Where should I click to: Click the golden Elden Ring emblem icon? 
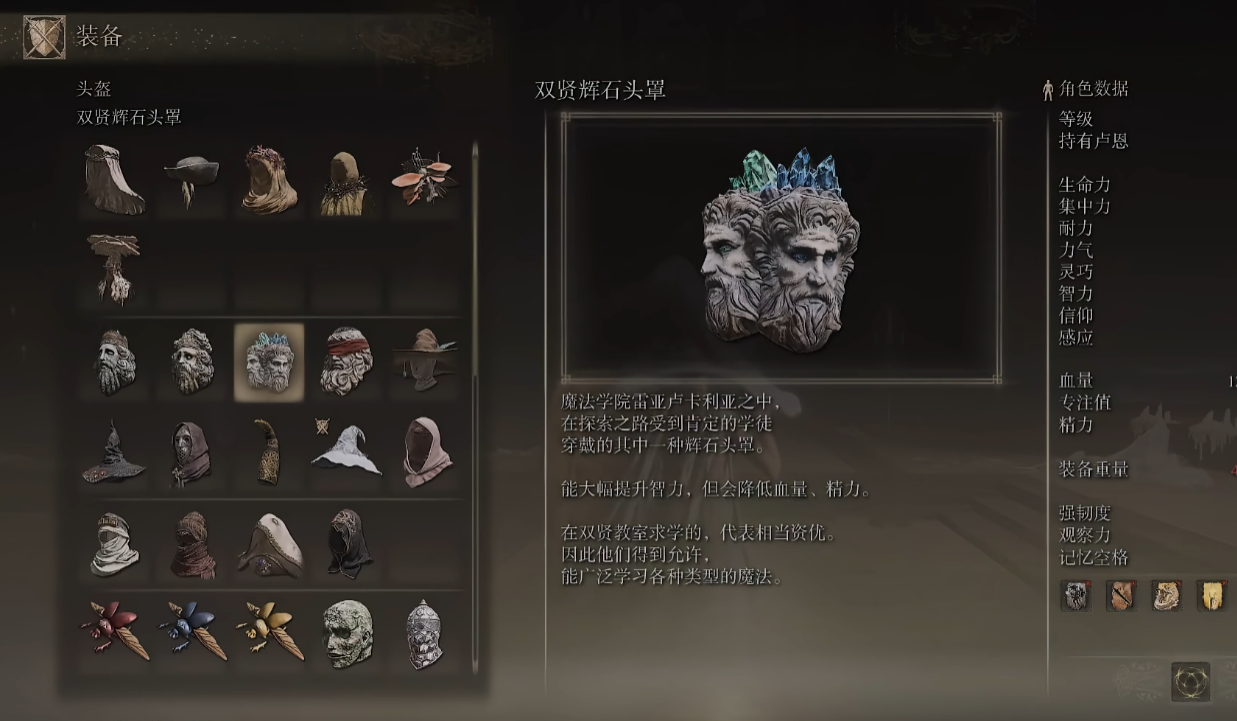coord(1190,682)
